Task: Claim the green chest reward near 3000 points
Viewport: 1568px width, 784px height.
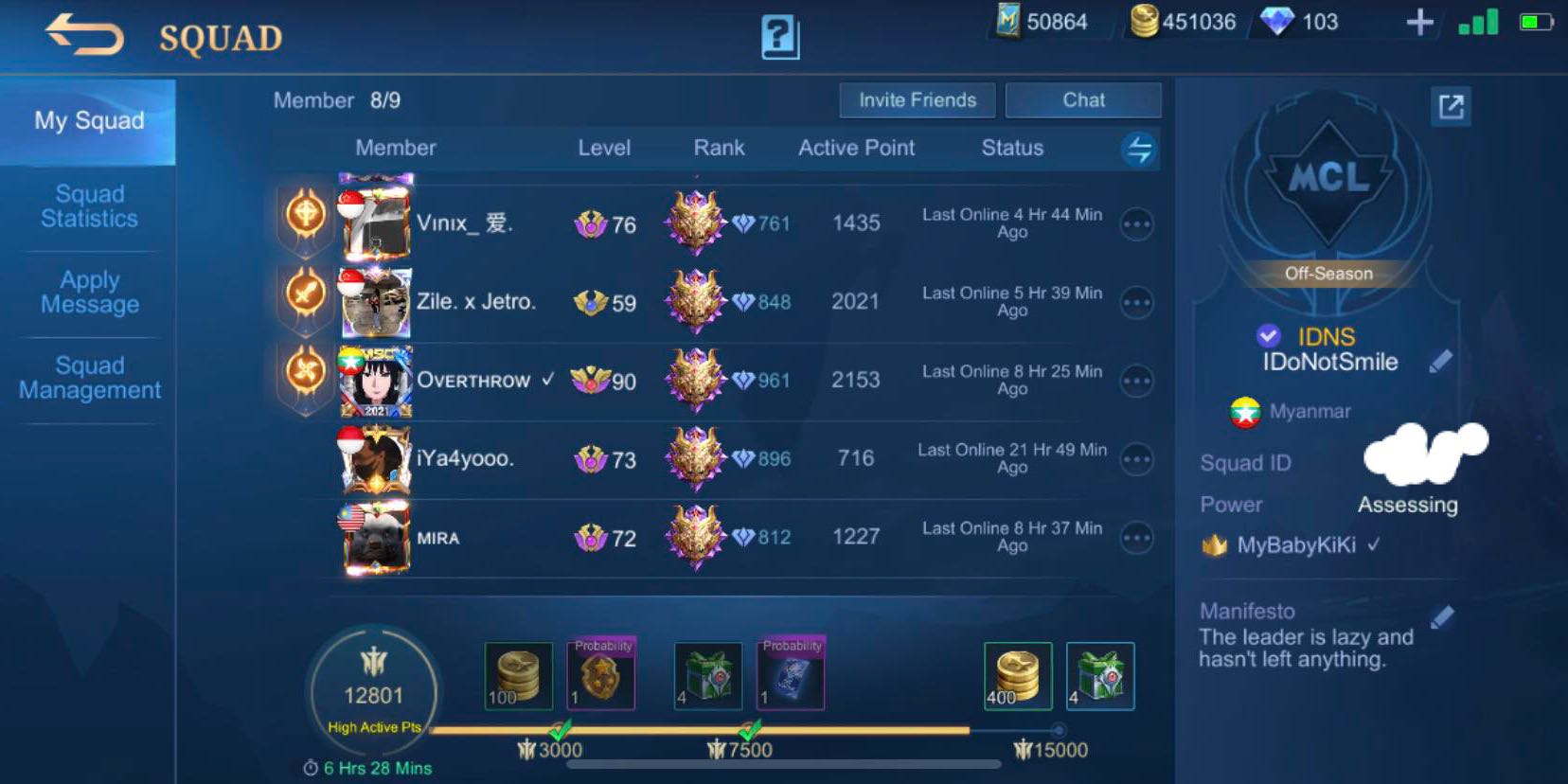Action: pos(709,674)
